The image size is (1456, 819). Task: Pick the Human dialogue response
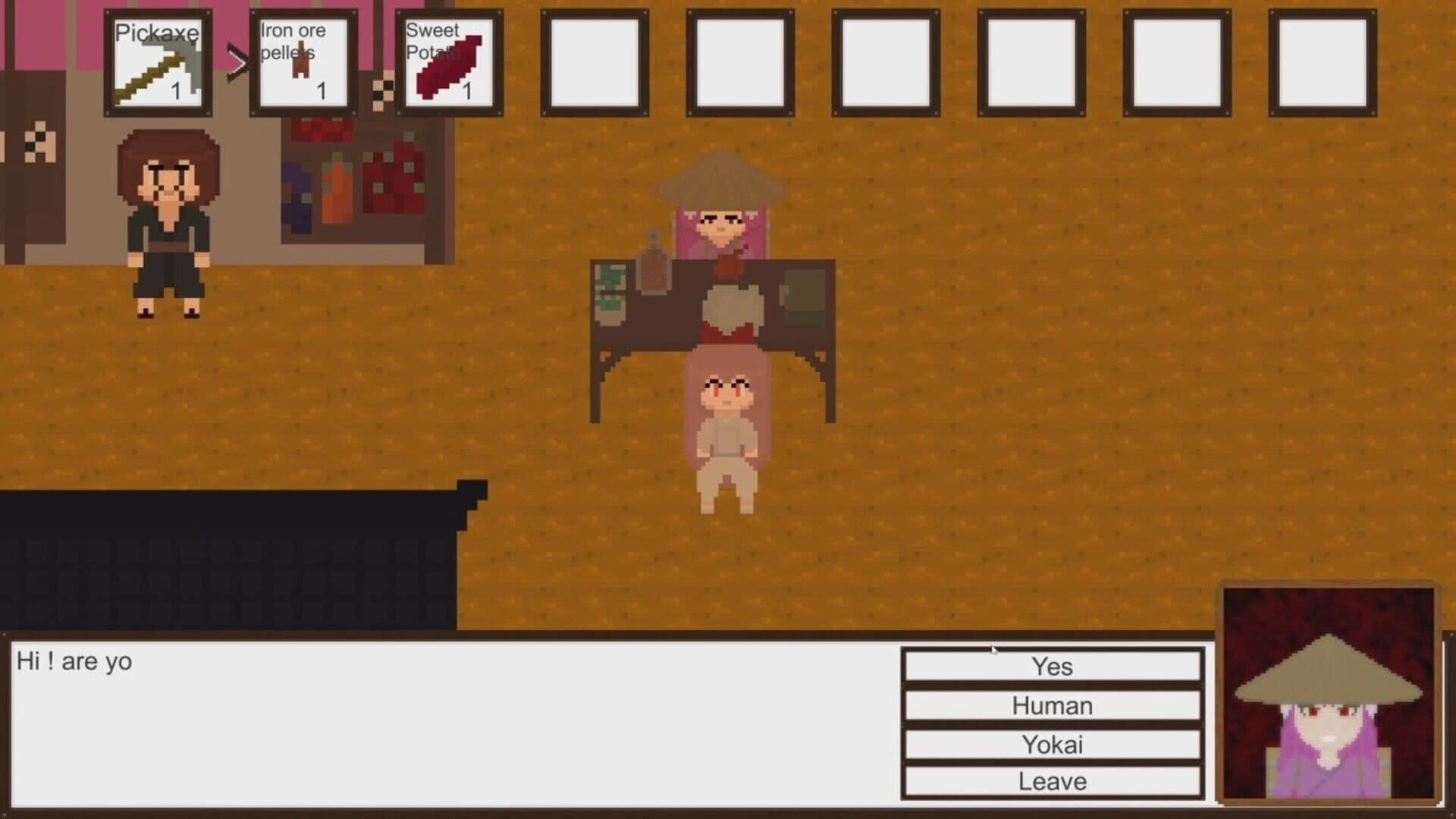[x=1053, y=706]
